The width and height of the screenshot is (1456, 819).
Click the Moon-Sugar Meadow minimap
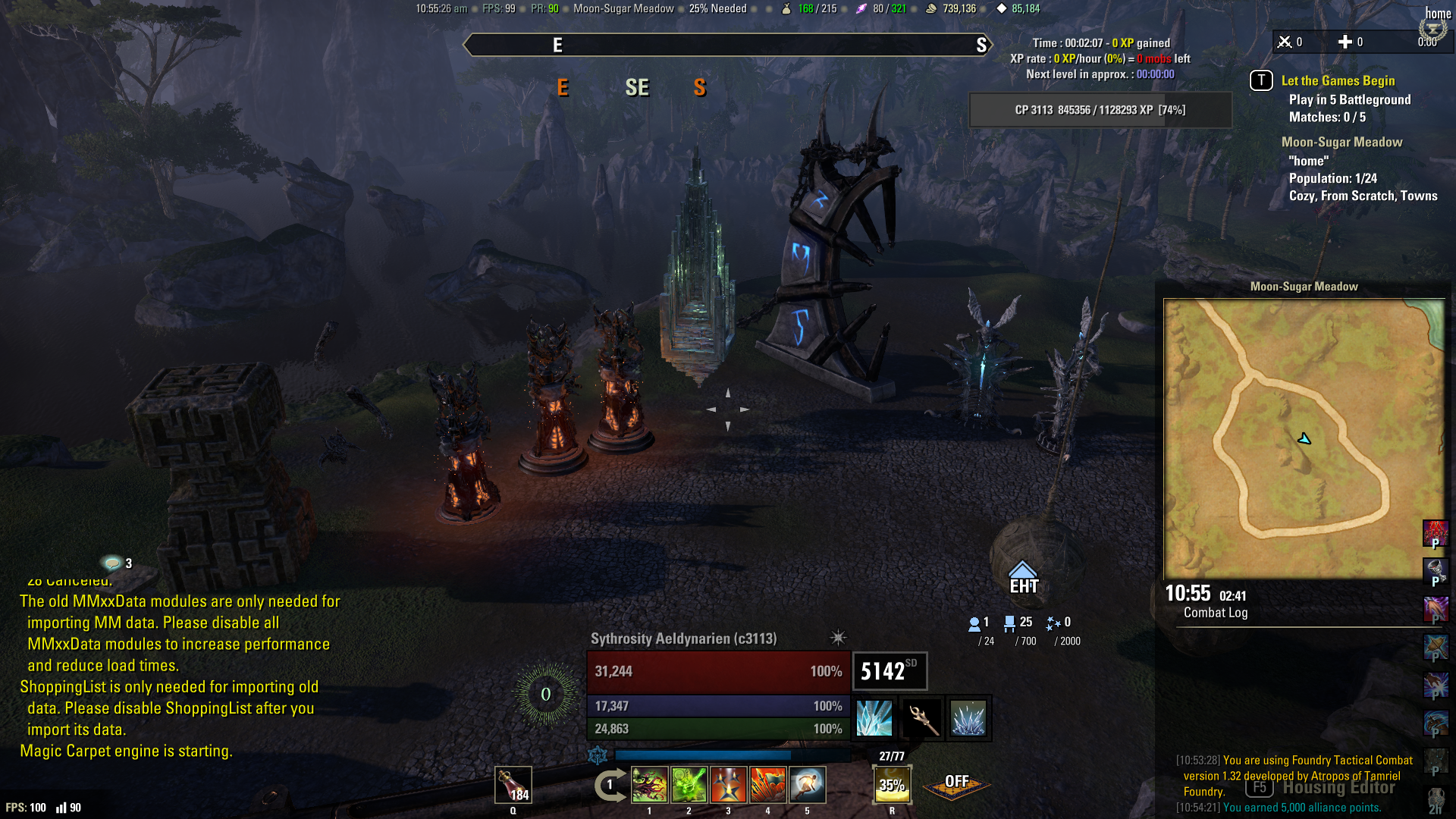[x=1304, y=438]
